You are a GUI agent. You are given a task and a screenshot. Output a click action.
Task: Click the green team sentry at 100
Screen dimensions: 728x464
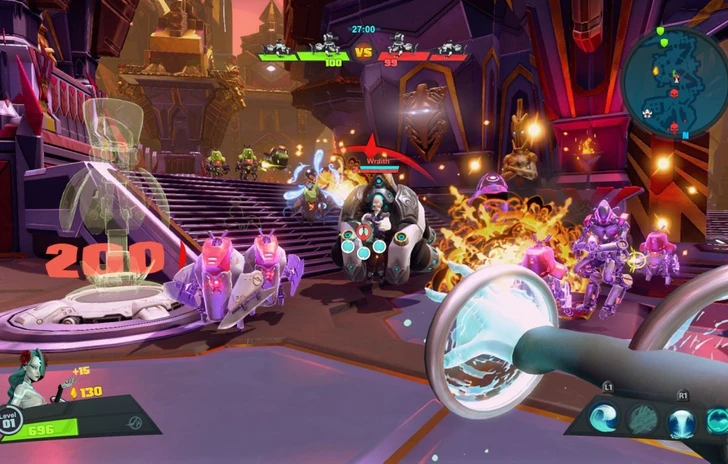[326, 46]
